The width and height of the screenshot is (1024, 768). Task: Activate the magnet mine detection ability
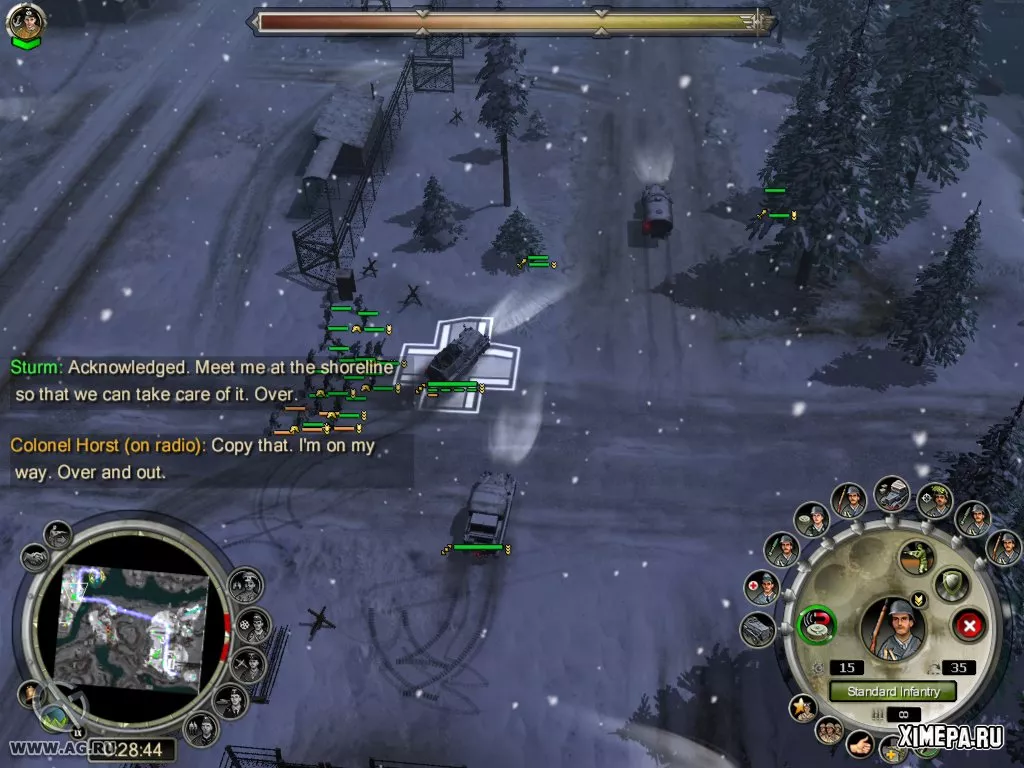click(x=818, y=626)
